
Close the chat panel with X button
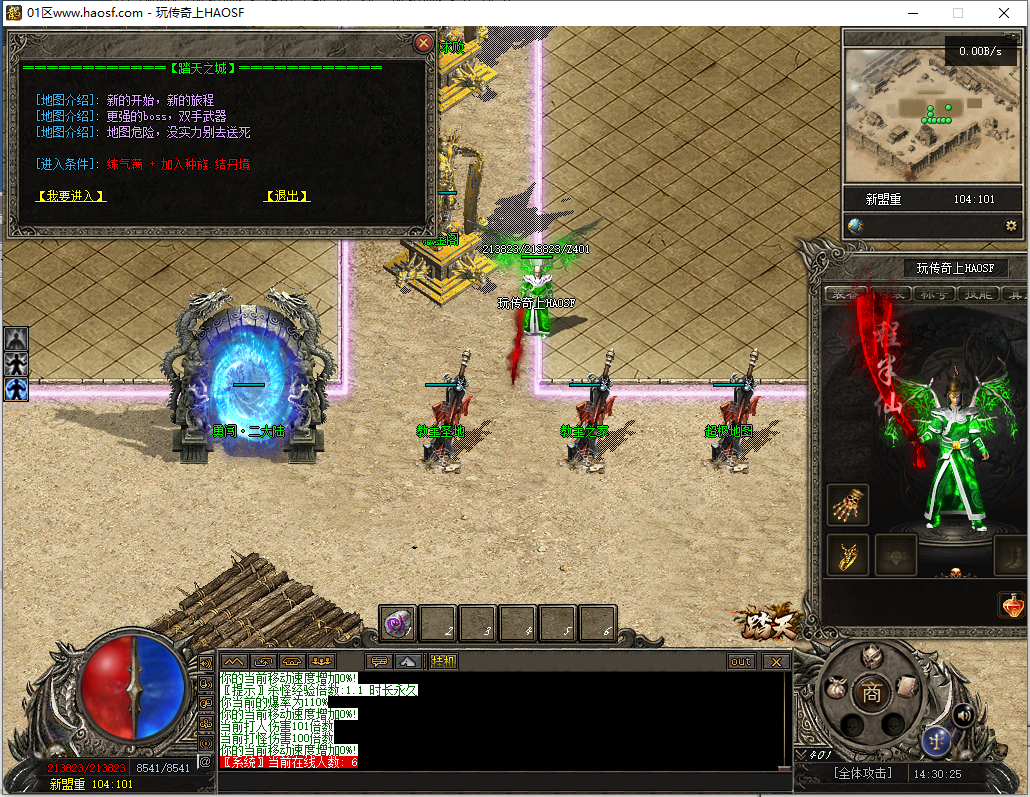pos(776,661)
